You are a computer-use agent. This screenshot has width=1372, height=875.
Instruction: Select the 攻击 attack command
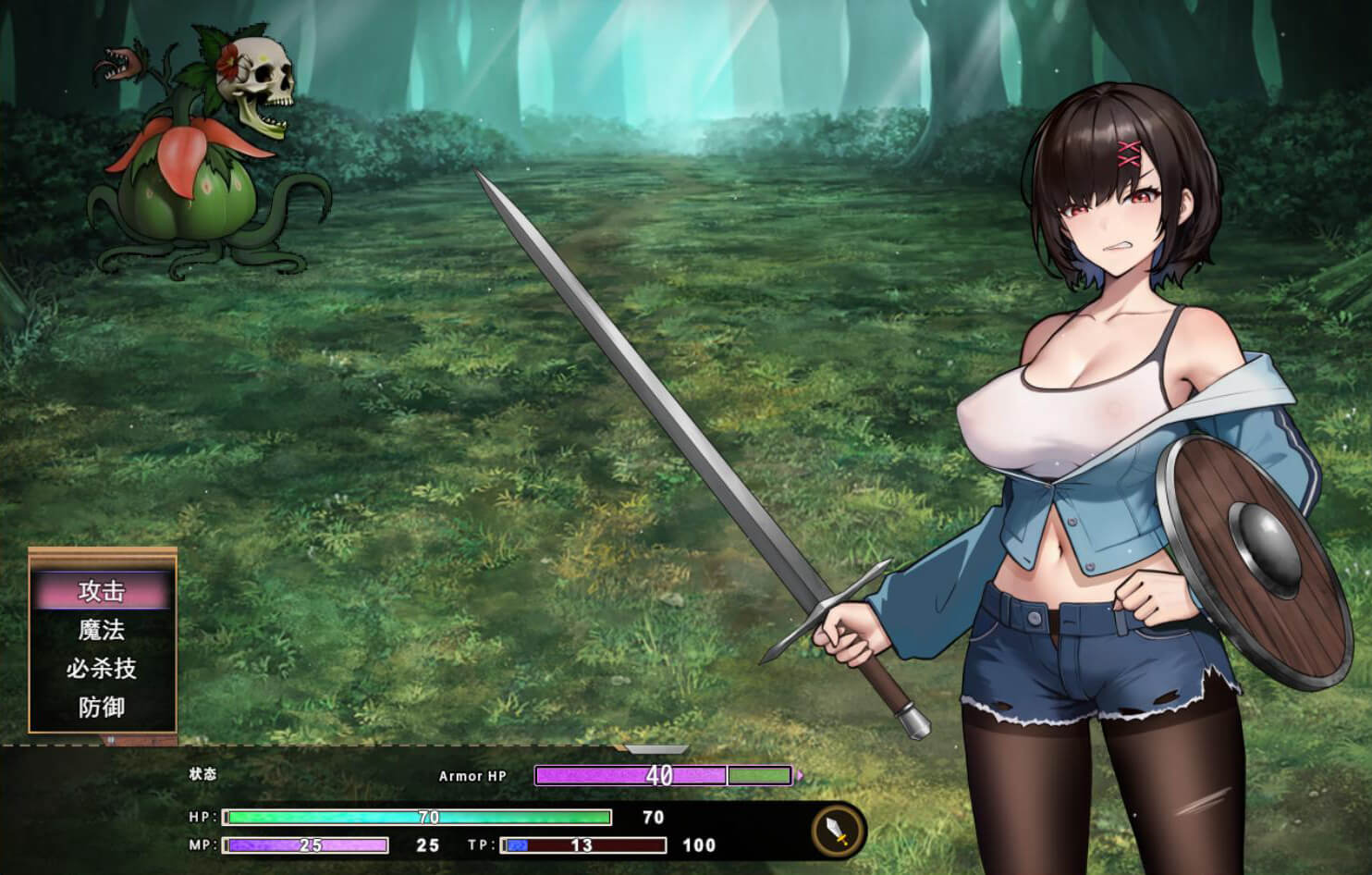coord(102,591)
